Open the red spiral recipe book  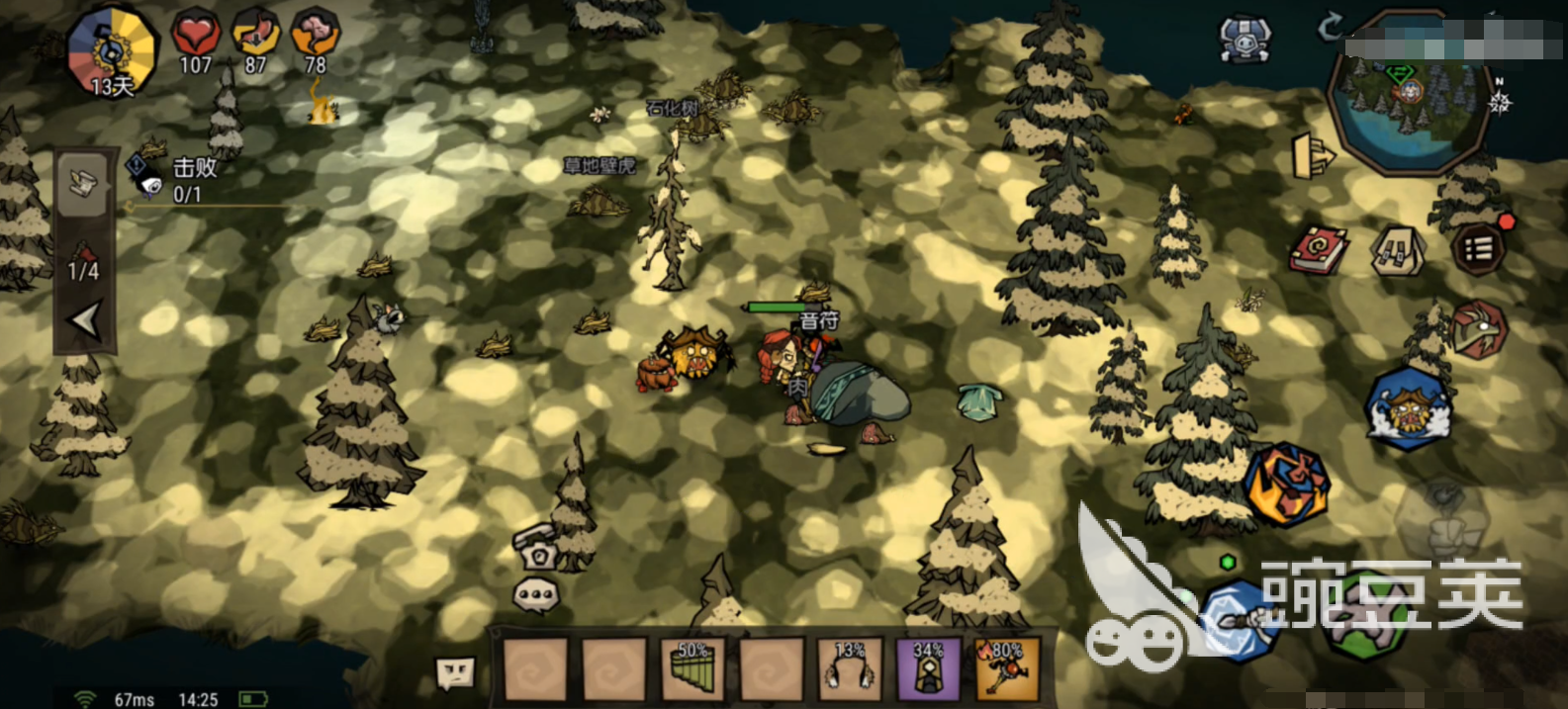pyautogui.click(x=1319, y=249)
